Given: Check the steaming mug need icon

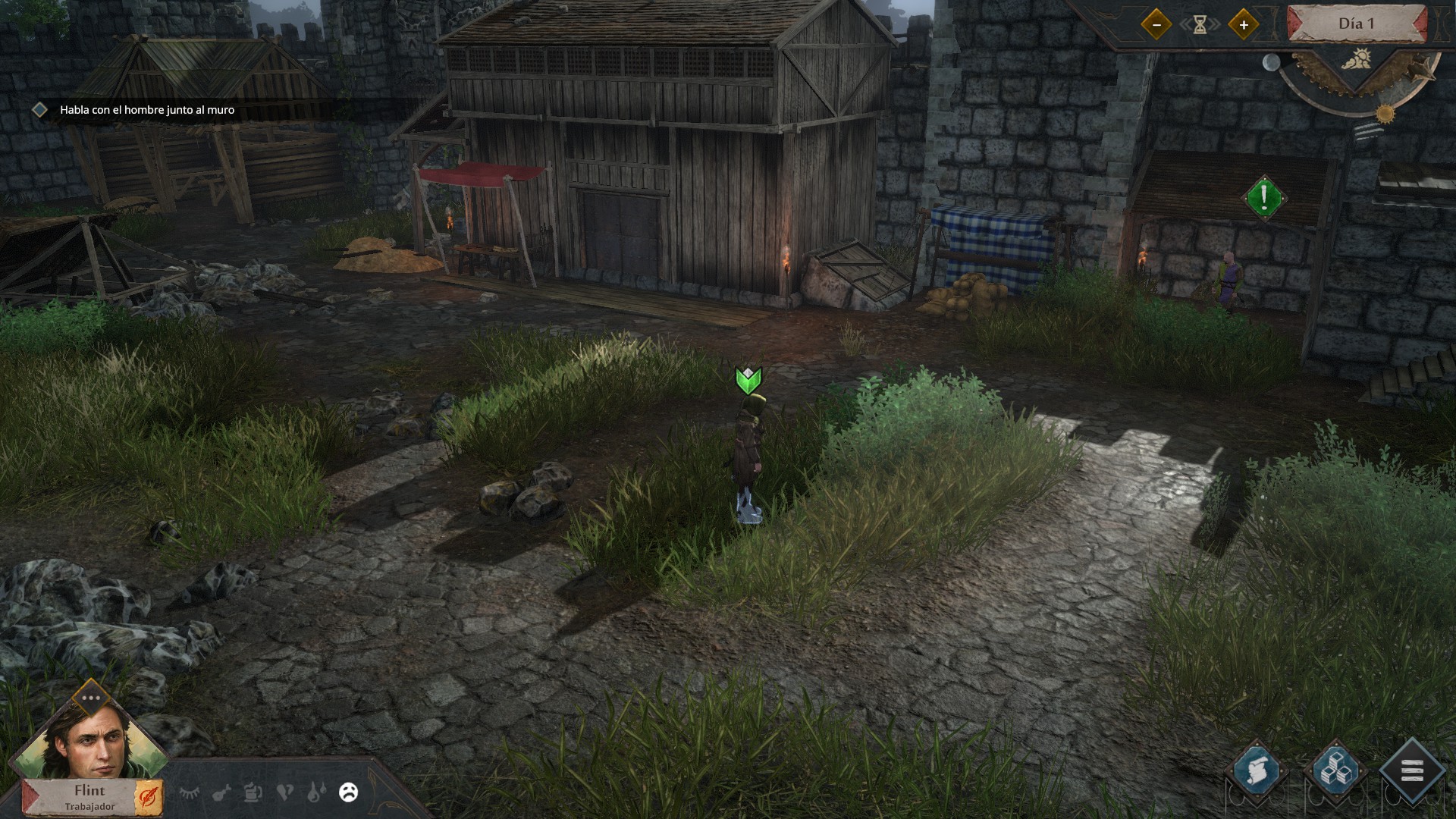Looking at the screenshot, I should click(253, 792).
